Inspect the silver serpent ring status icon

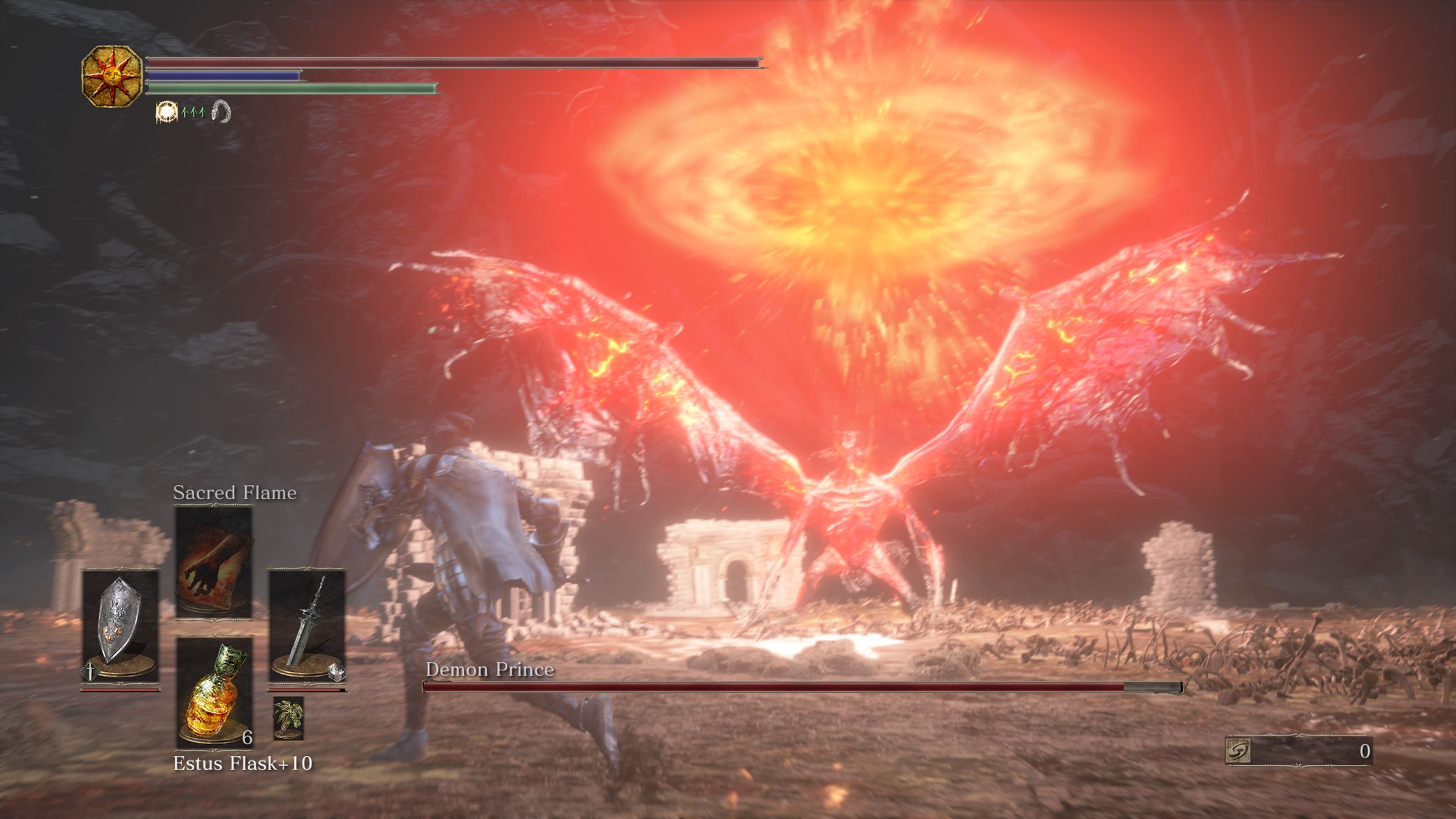pos(221,111)
